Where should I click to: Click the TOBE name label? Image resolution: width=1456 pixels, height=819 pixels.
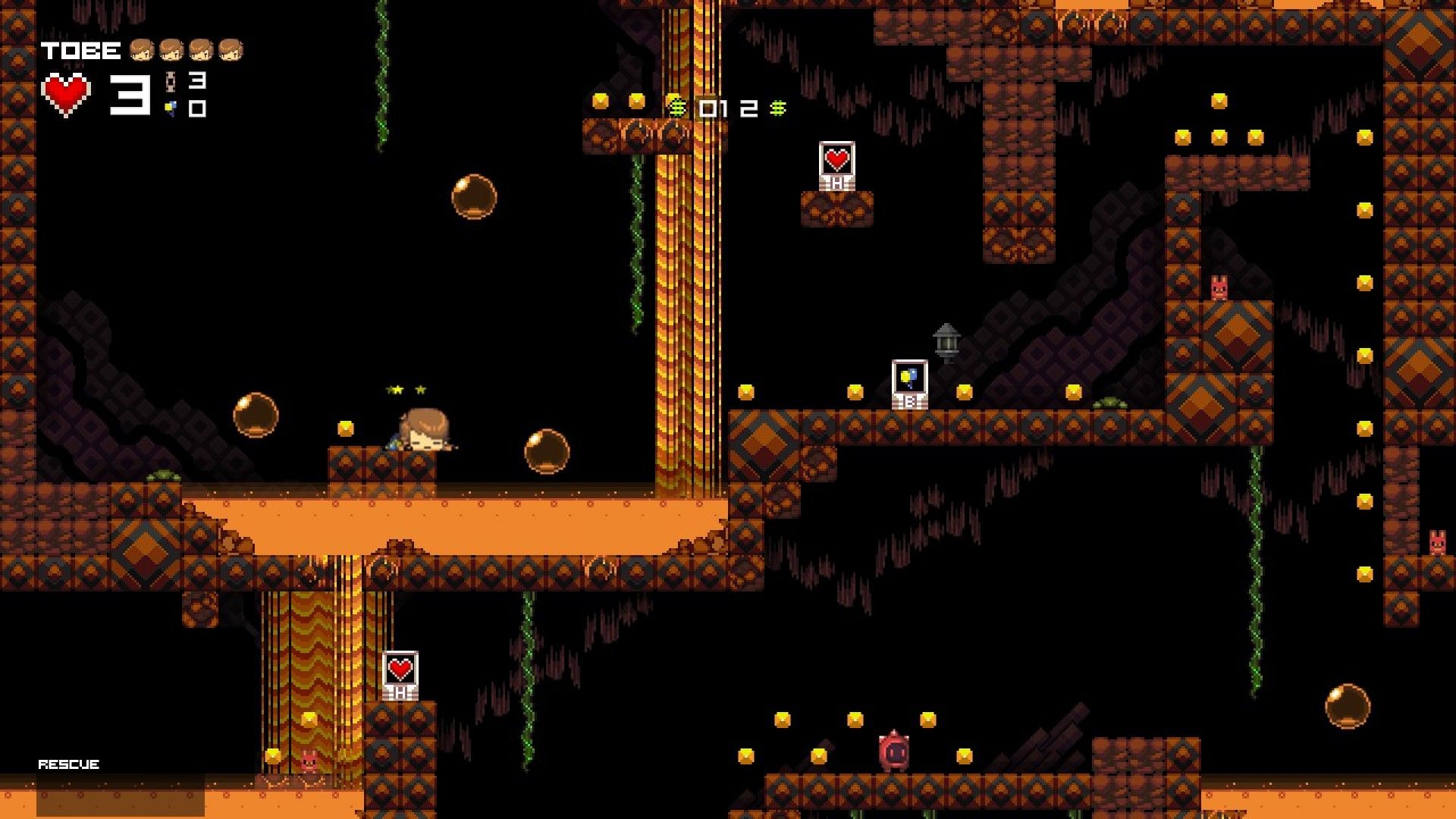point(80,52)
